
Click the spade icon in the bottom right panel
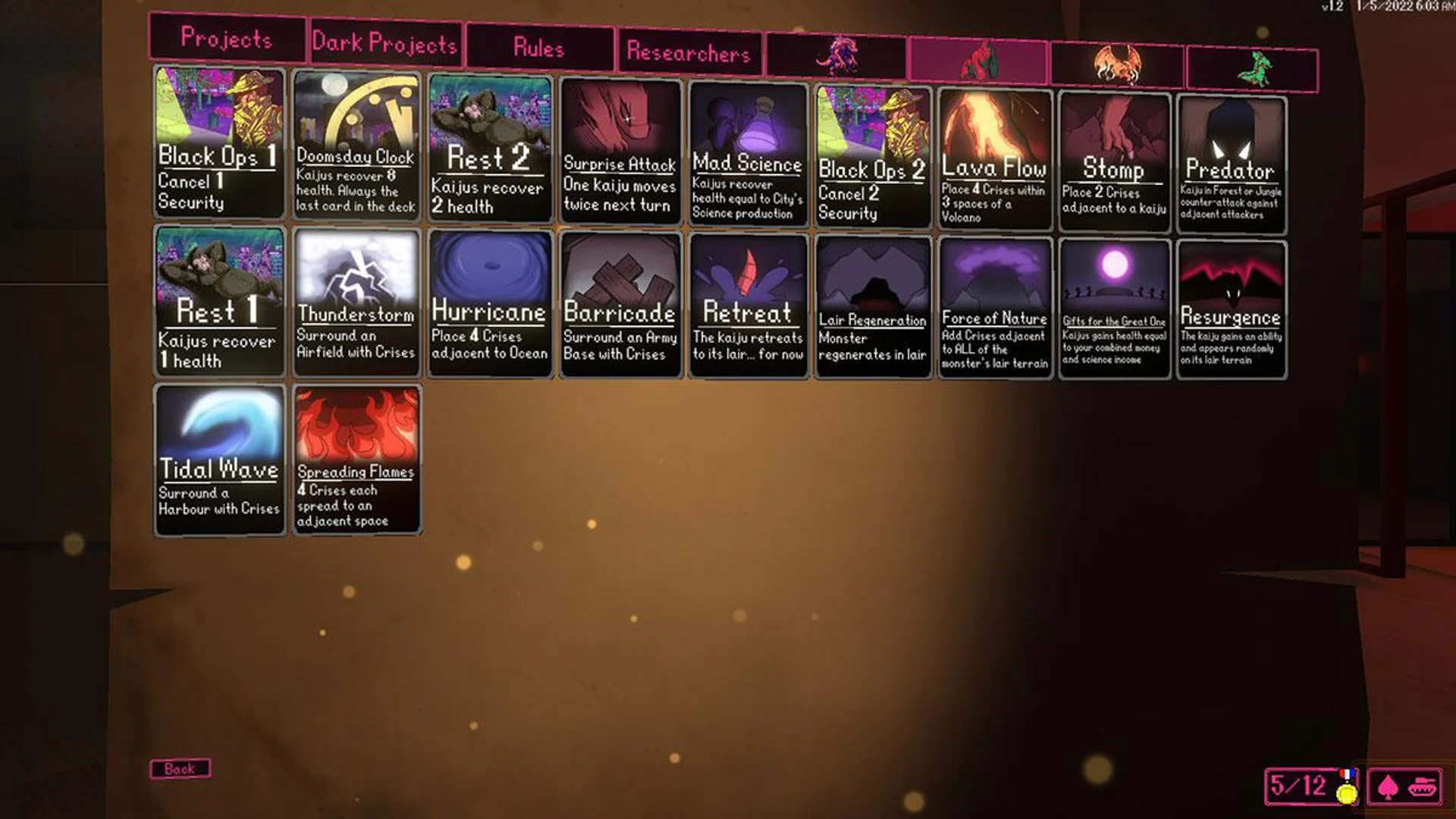[1389, 785]
